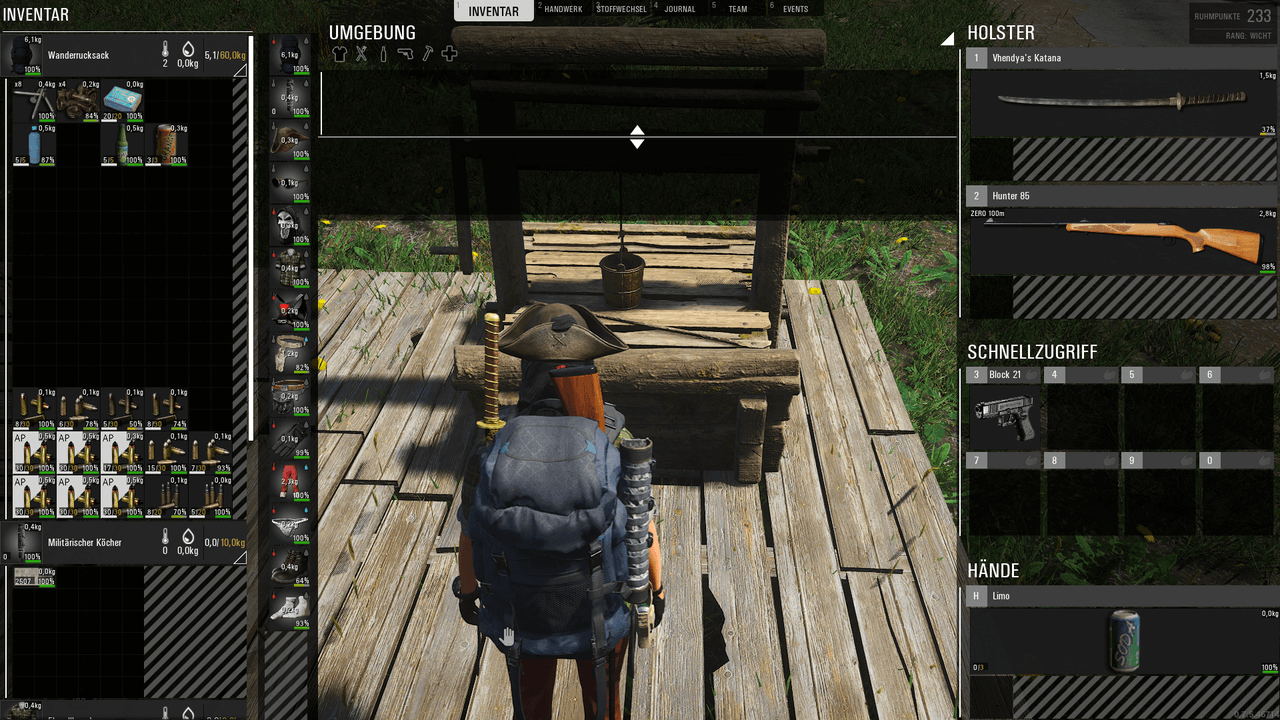Select the green glass bottle item
The height and width of the screenshot is (720, 1280).
(x=122, y=145)
